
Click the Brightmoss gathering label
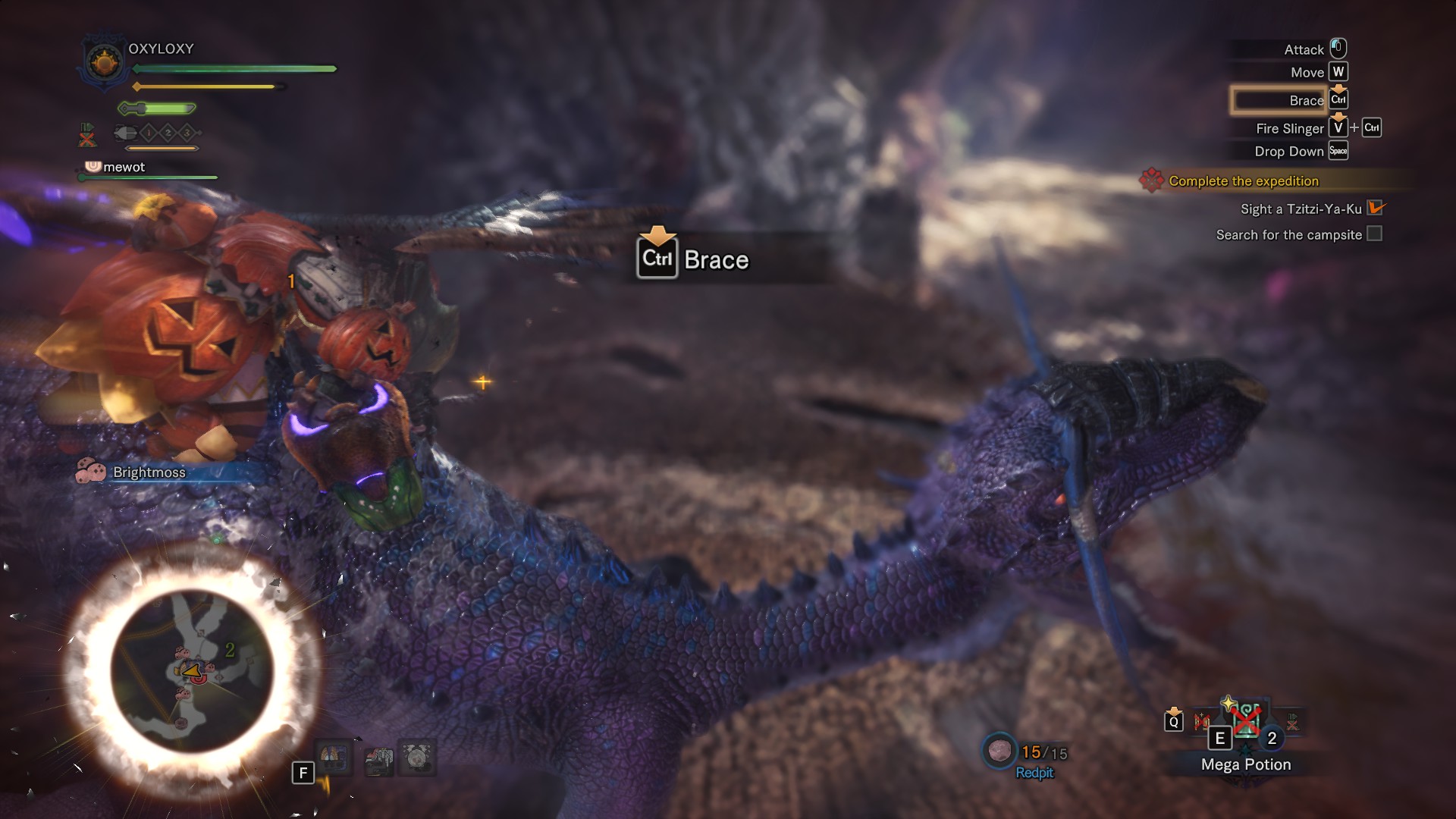(149, 472)
